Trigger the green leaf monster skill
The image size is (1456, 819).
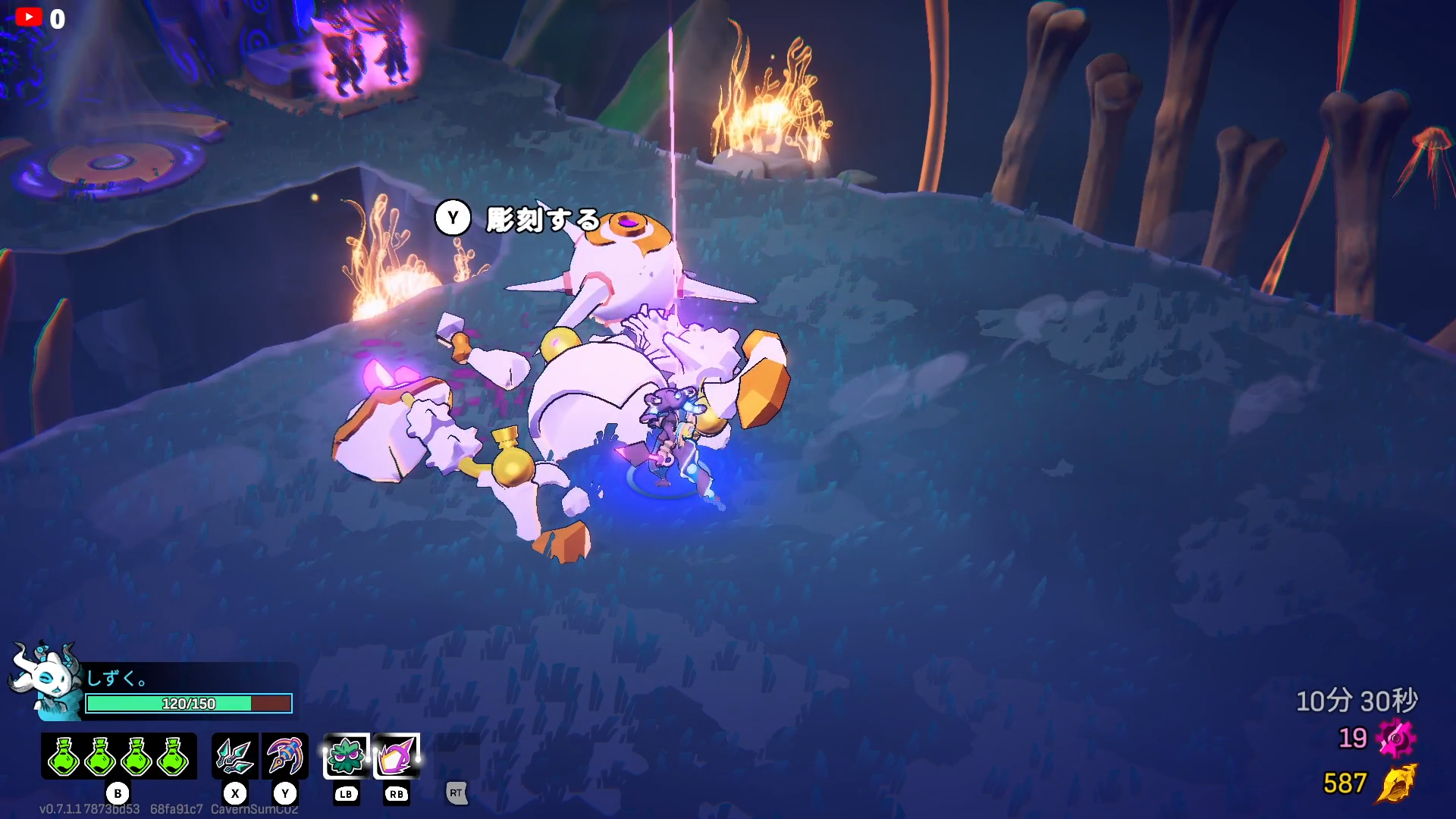click(347, 756)
